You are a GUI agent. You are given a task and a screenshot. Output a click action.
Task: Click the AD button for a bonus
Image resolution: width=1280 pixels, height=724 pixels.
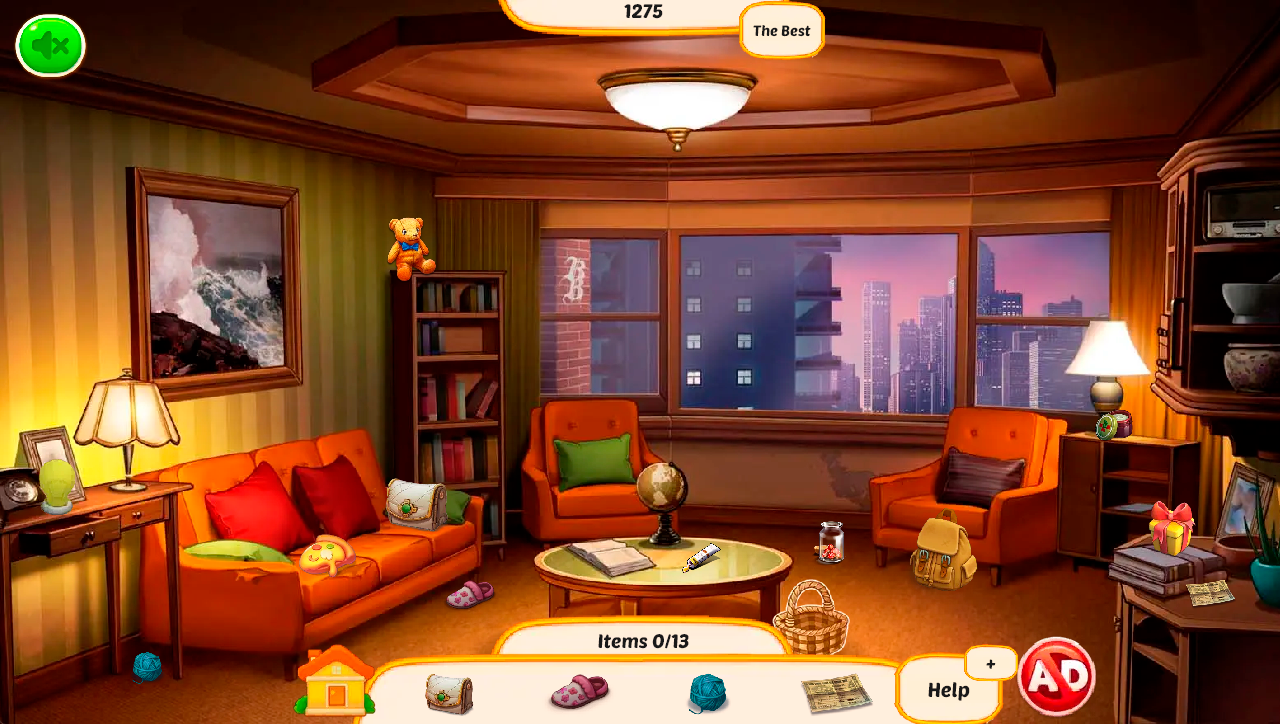click(1057, 676)
